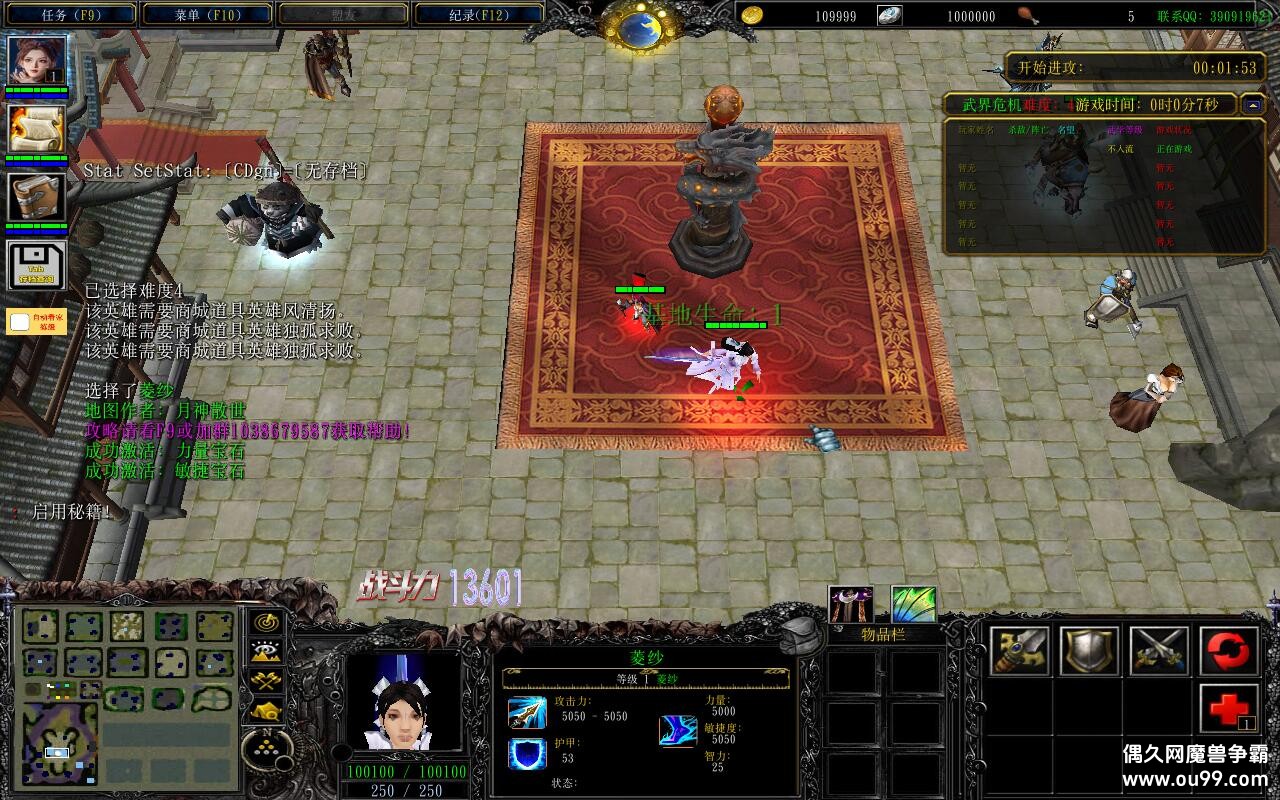The width and height of the screenshot is (1280, 800).
Task: Select the flaming scroll hero icon
Action: [x=38, y=128]
